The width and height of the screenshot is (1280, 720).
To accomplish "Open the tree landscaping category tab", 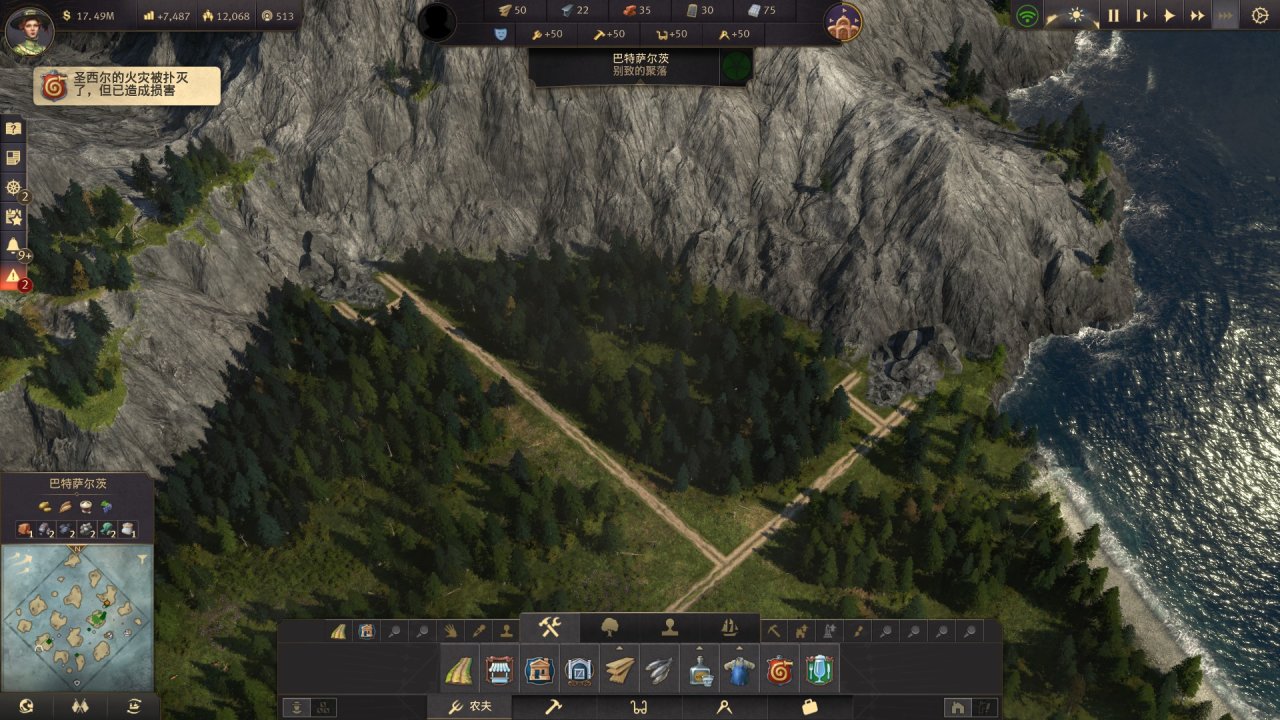I will (x=610, y=627).
